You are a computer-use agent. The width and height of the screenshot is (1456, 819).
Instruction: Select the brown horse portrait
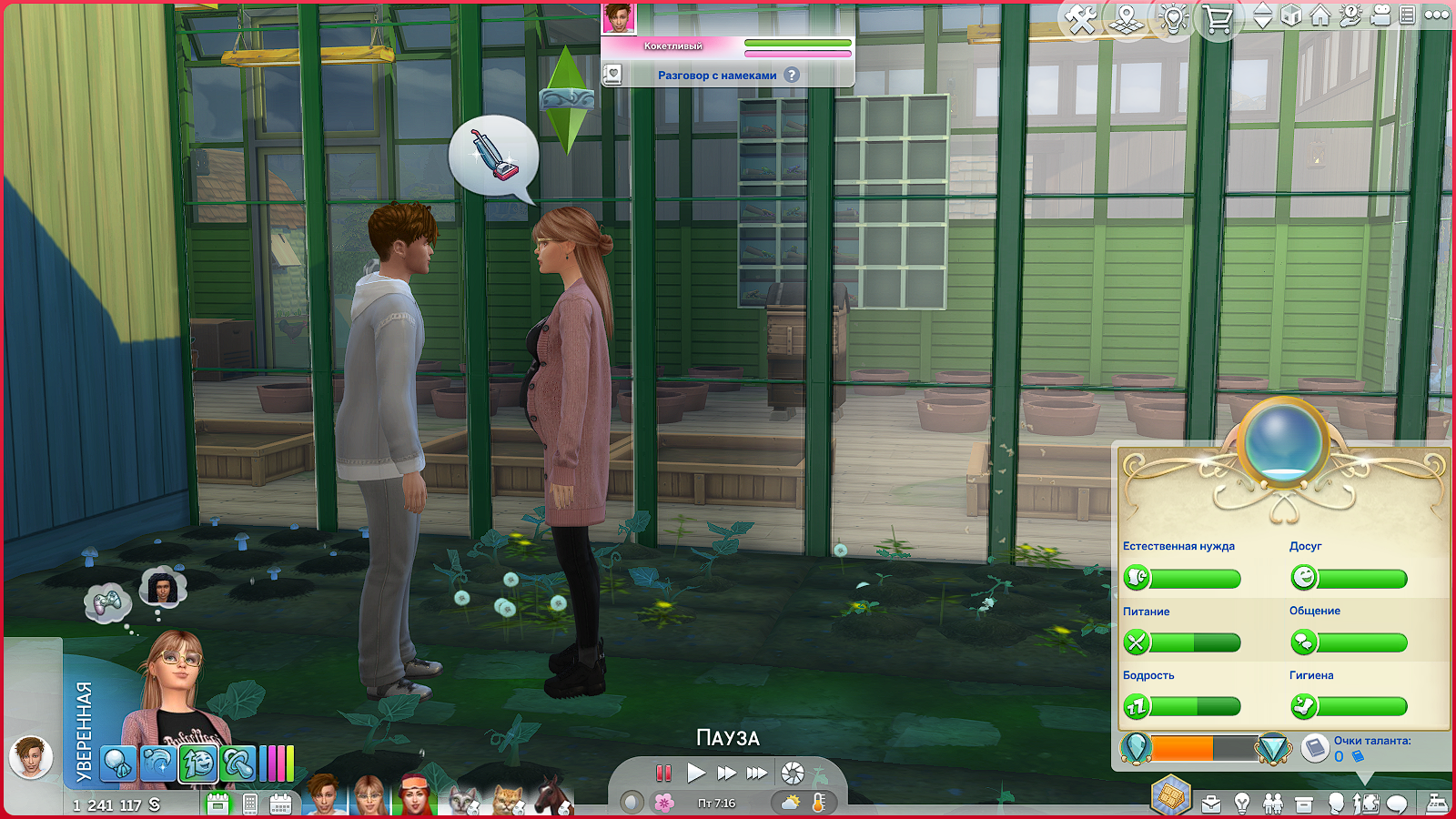[551, 796]
